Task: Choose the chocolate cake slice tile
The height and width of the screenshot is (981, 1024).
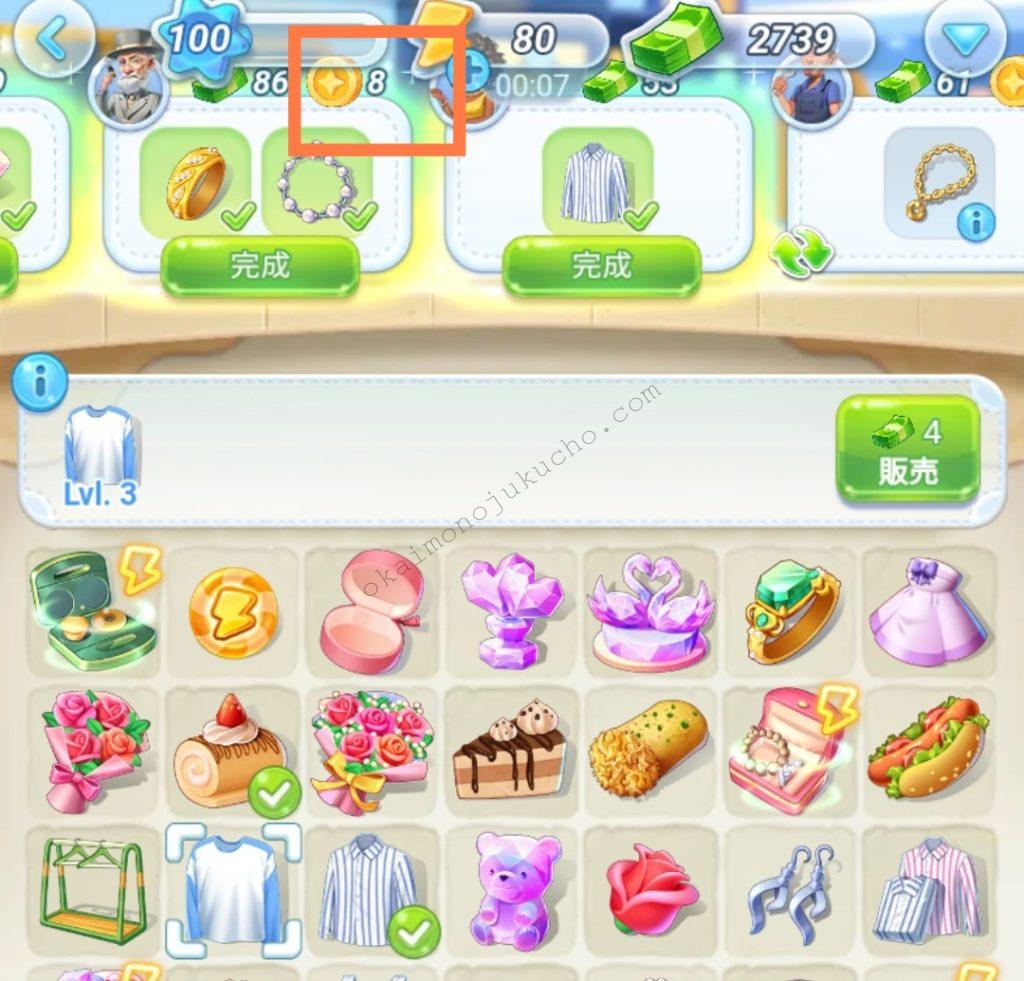Action: click(510, 752)
